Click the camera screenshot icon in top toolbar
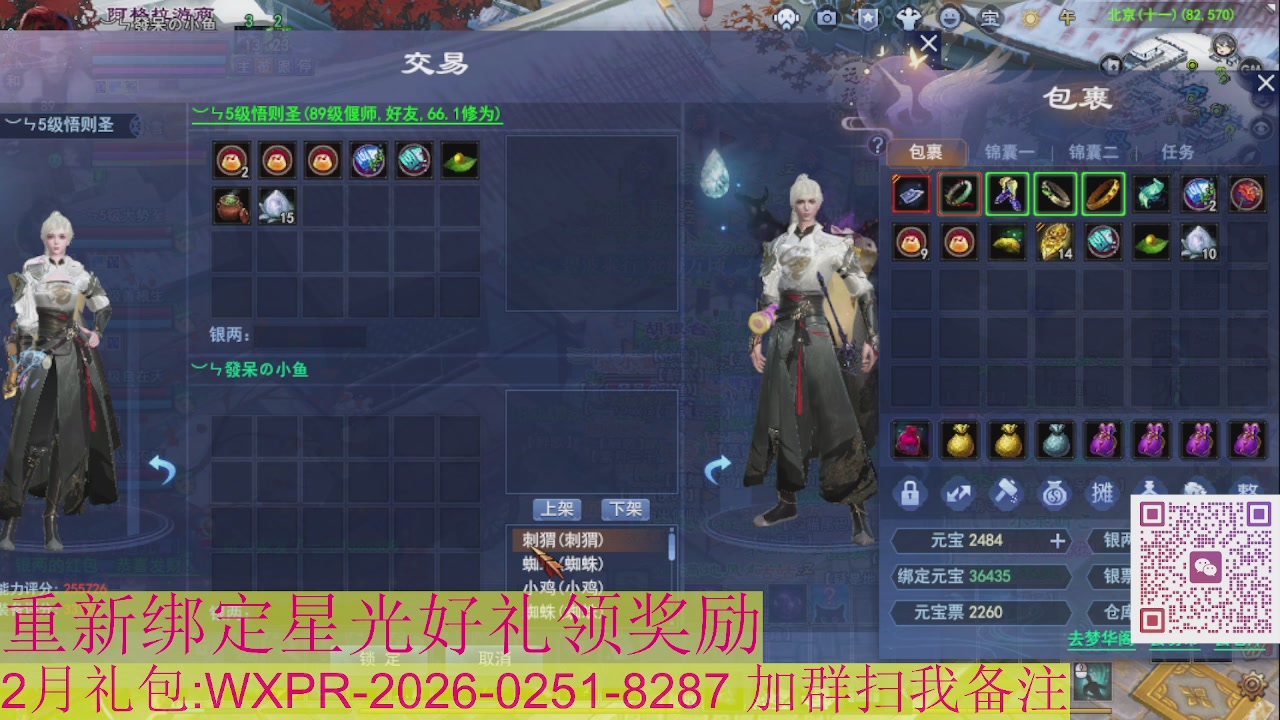 click(826, 17)
